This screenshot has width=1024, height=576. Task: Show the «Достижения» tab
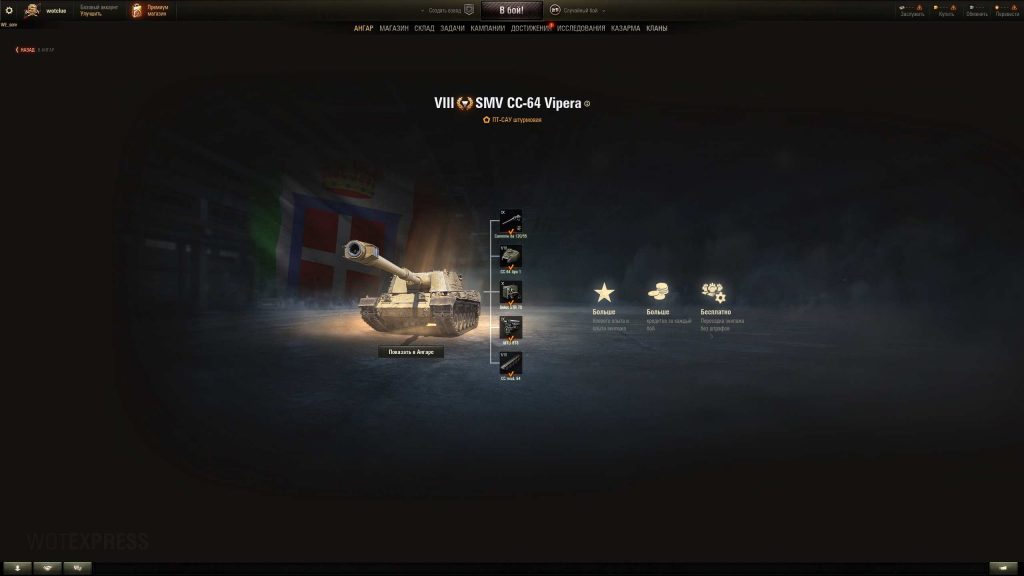click(x=530, y=28)
